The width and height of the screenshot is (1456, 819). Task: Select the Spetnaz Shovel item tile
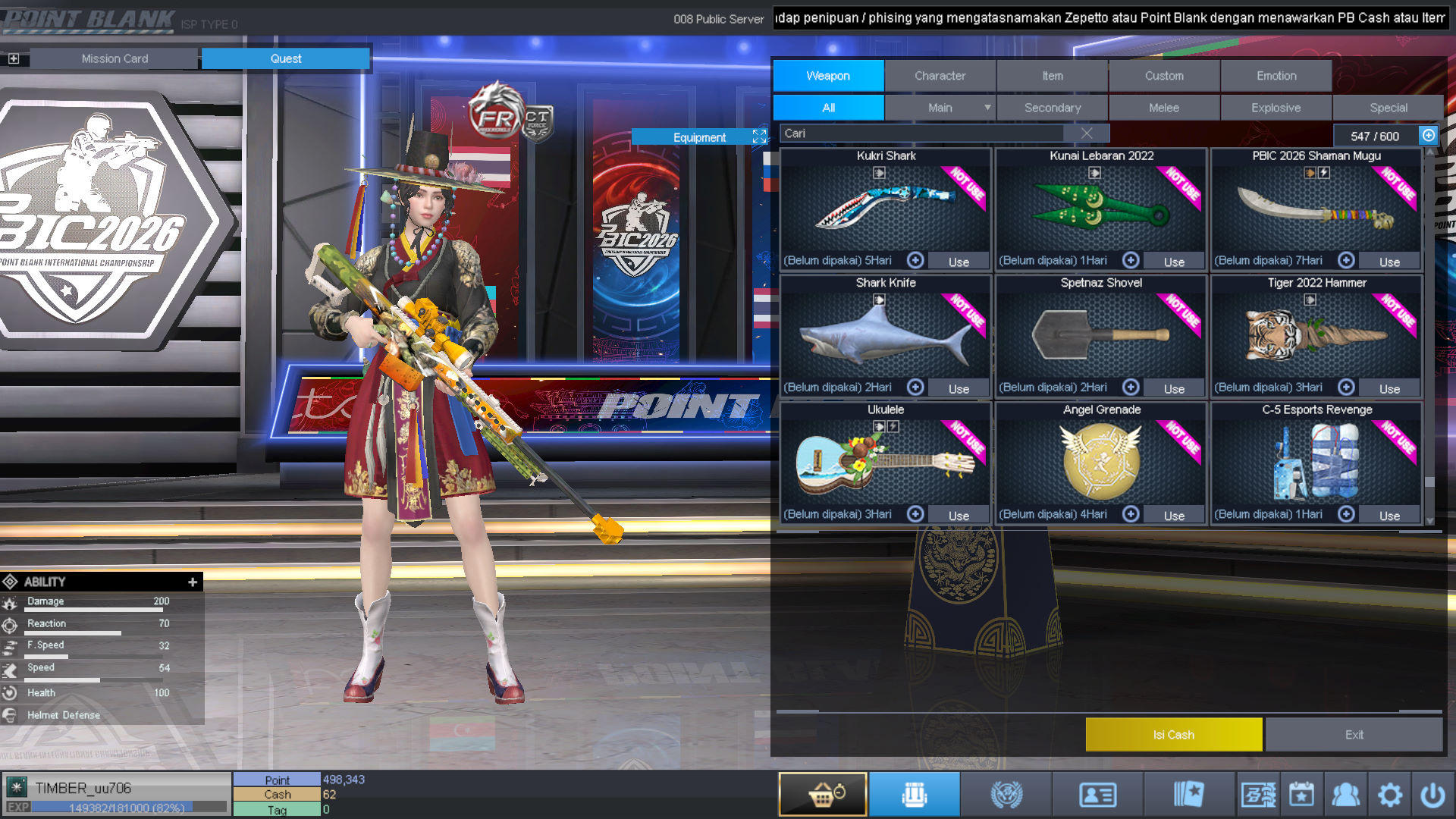1100,335
